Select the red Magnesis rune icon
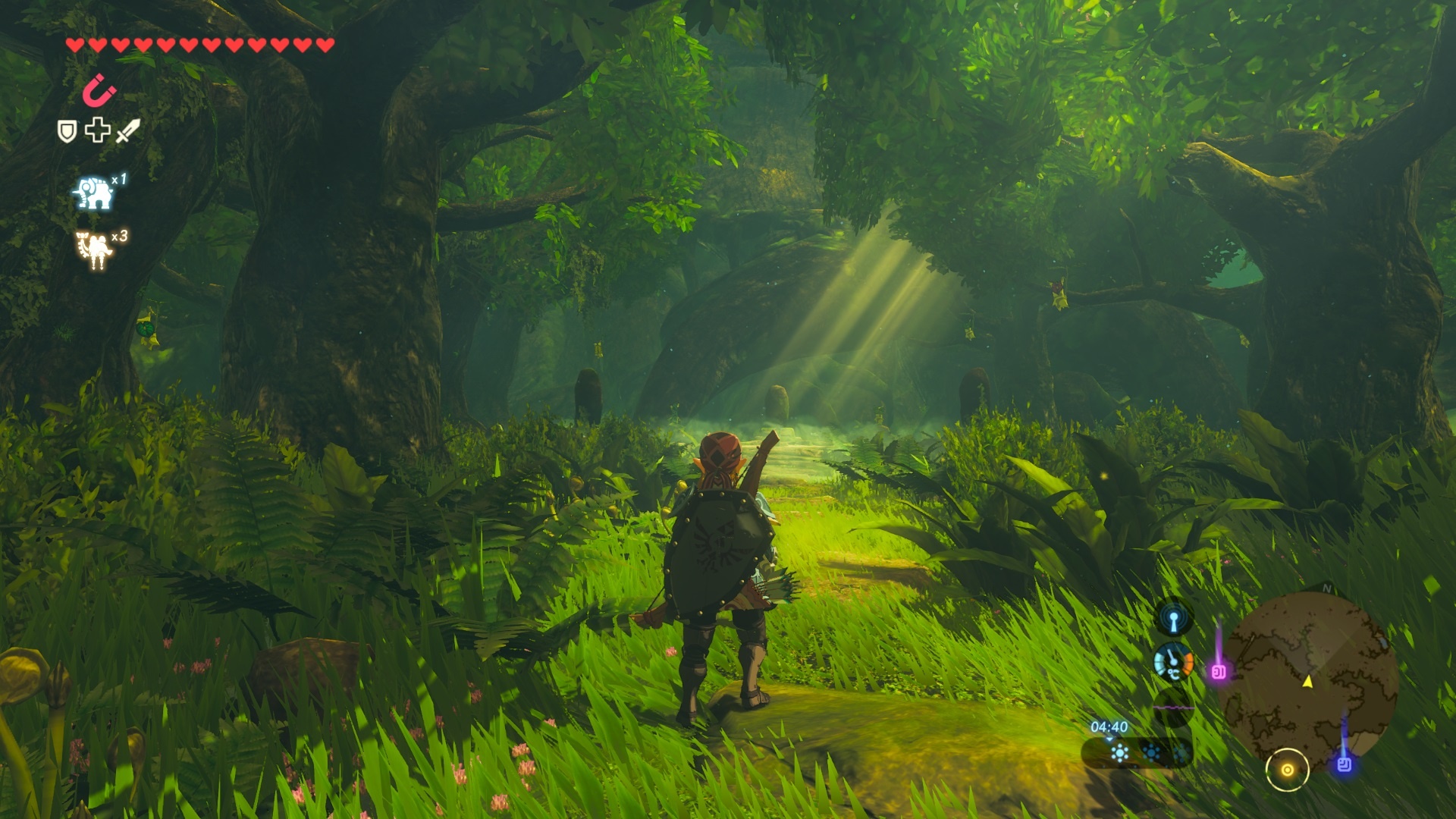Viewport: 1456px width, 819px height. point(99,91)
